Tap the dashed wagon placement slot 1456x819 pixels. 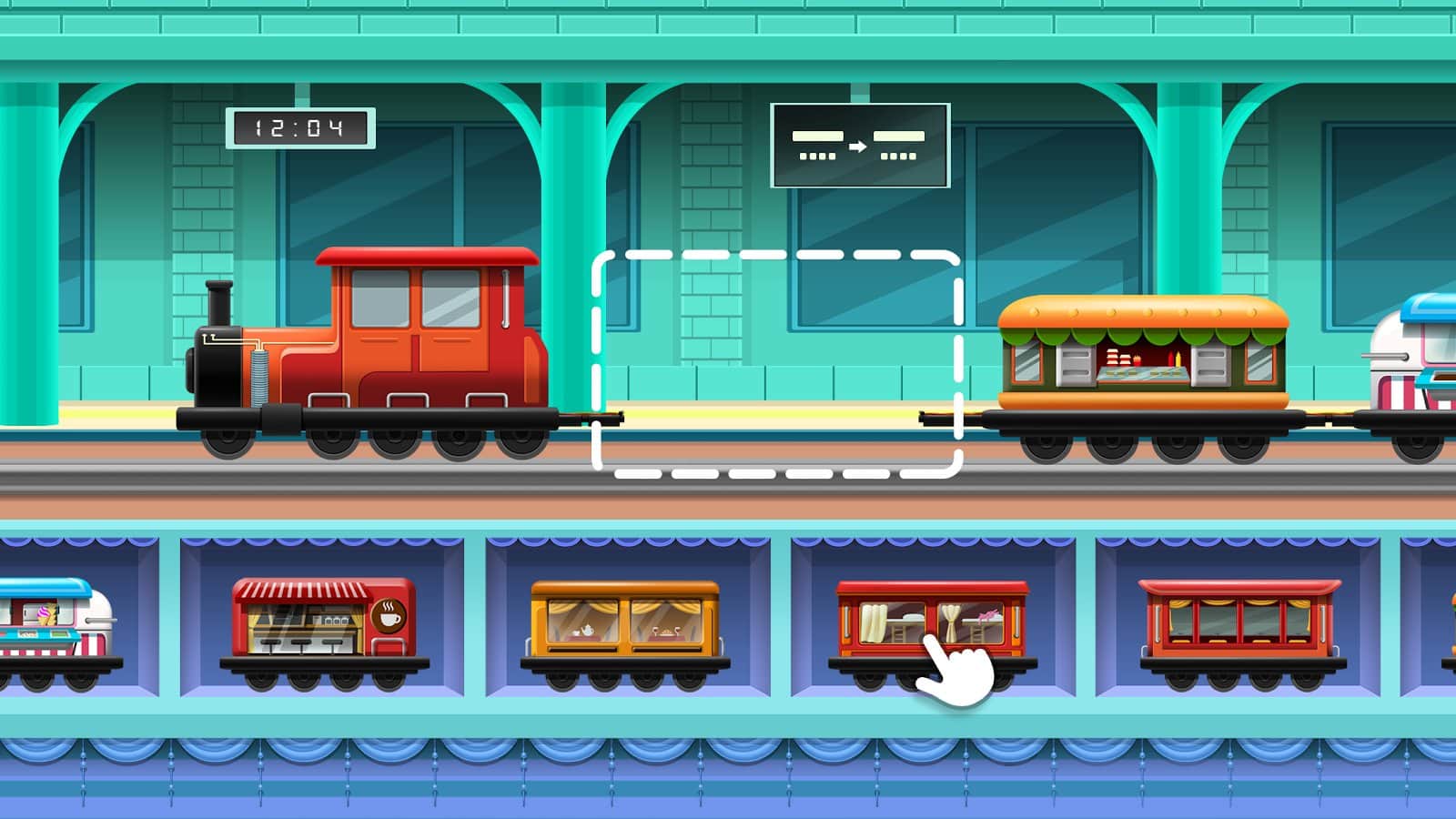click(x=778, y=364)
